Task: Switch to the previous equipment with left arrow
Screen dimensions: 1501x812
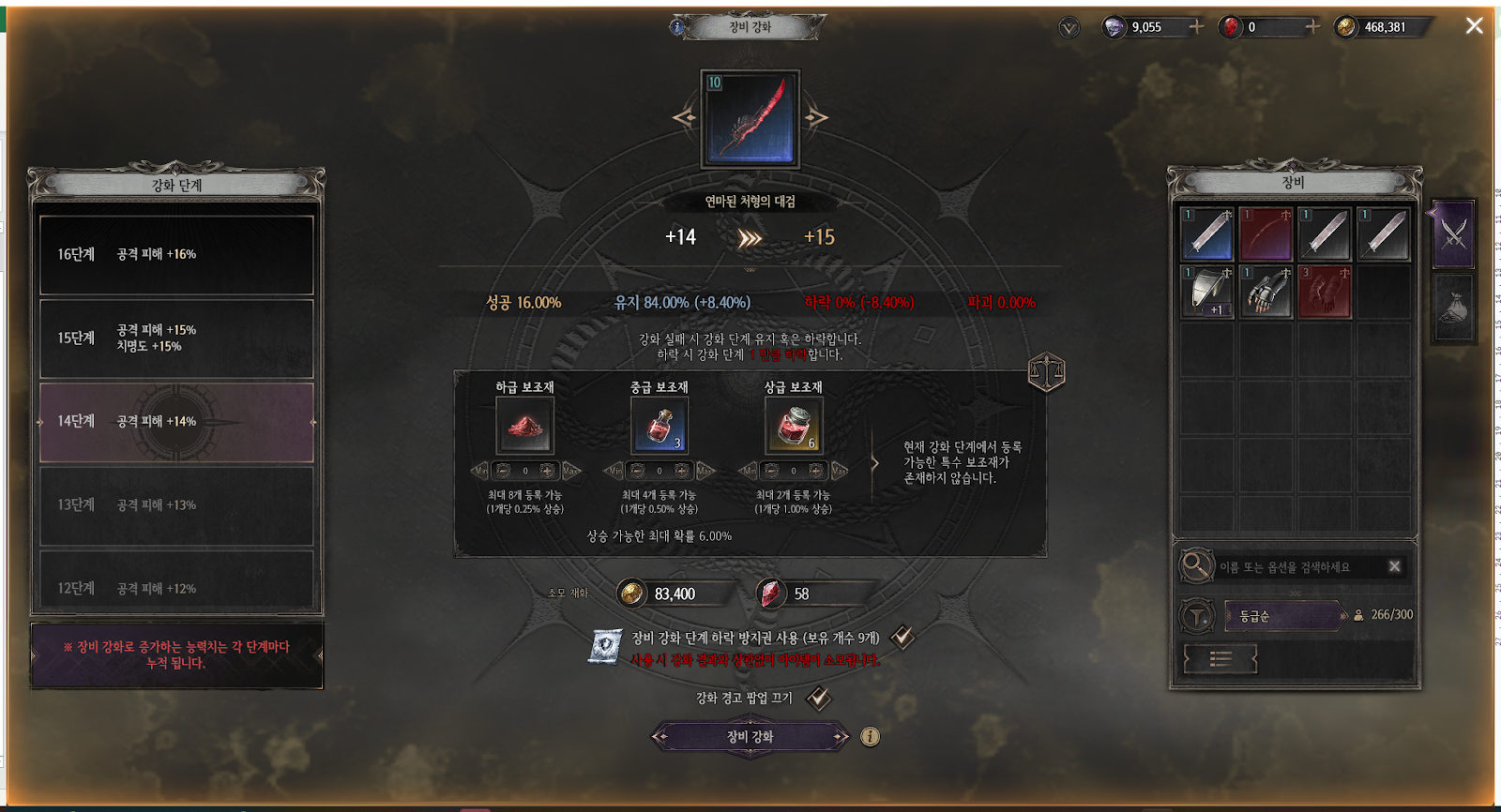Action: pos(685,118)
